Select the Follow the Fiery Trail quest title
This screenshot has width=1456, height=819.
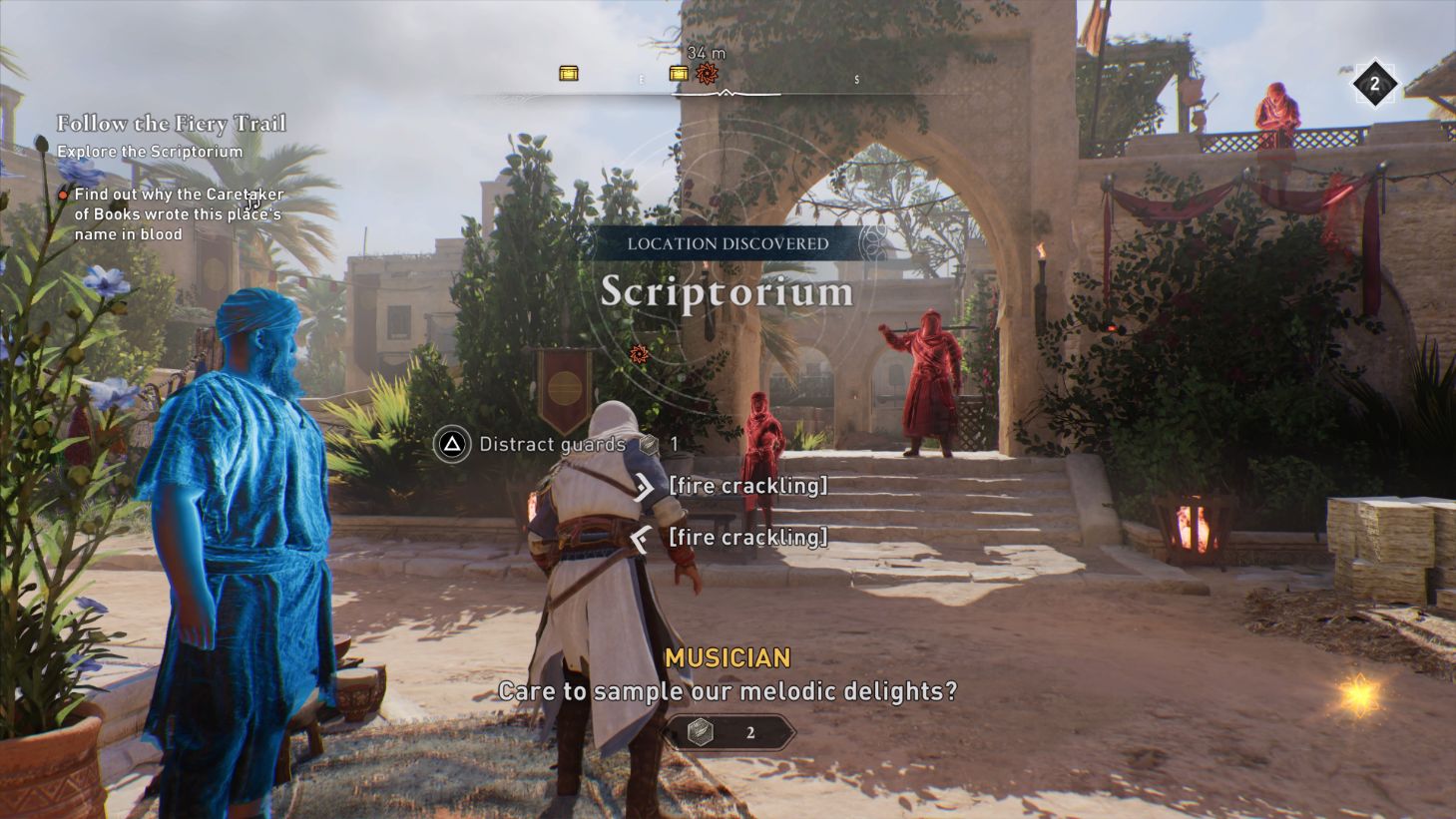[x=172, y=124]
